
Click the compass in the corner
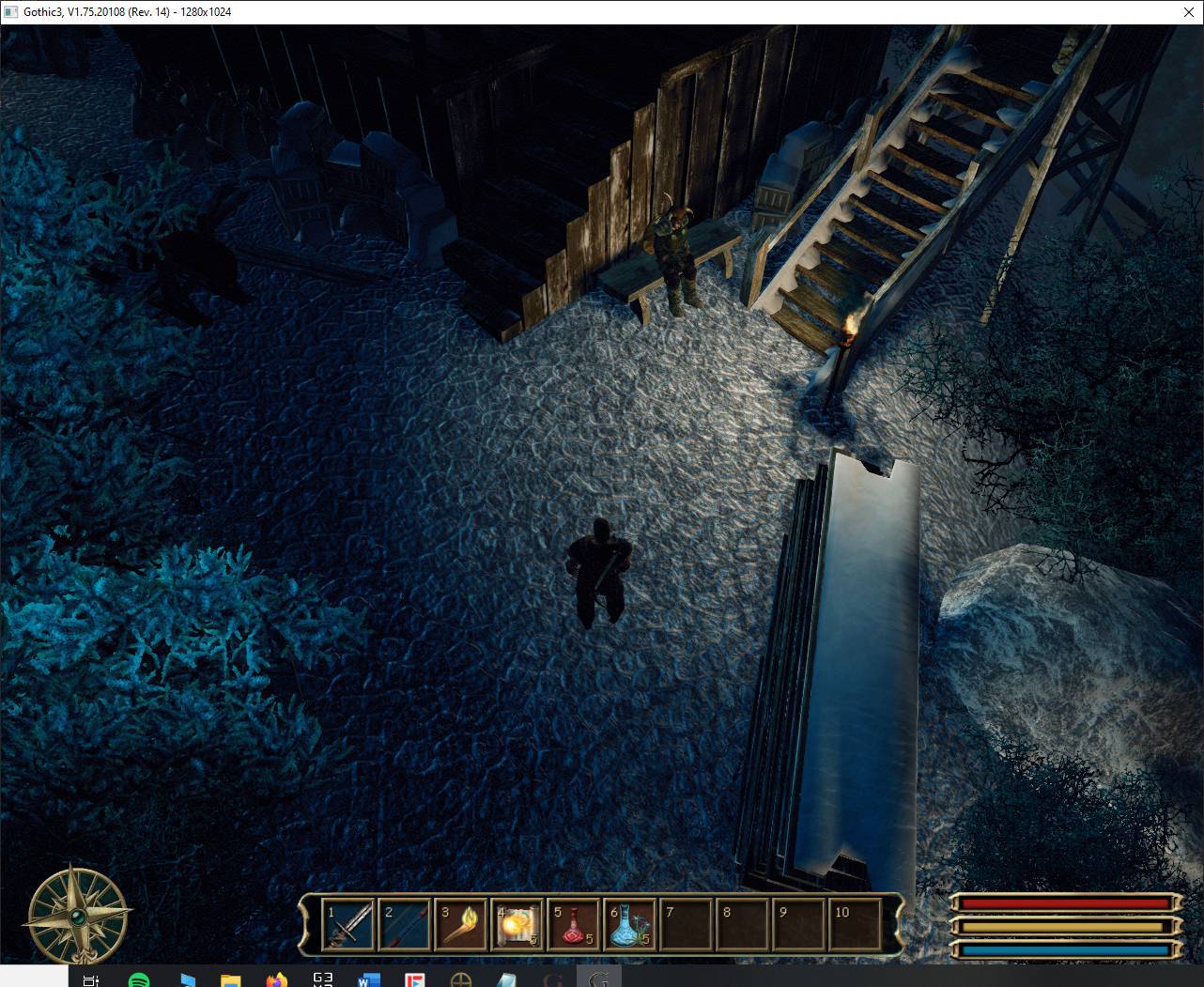coord(78,916)
